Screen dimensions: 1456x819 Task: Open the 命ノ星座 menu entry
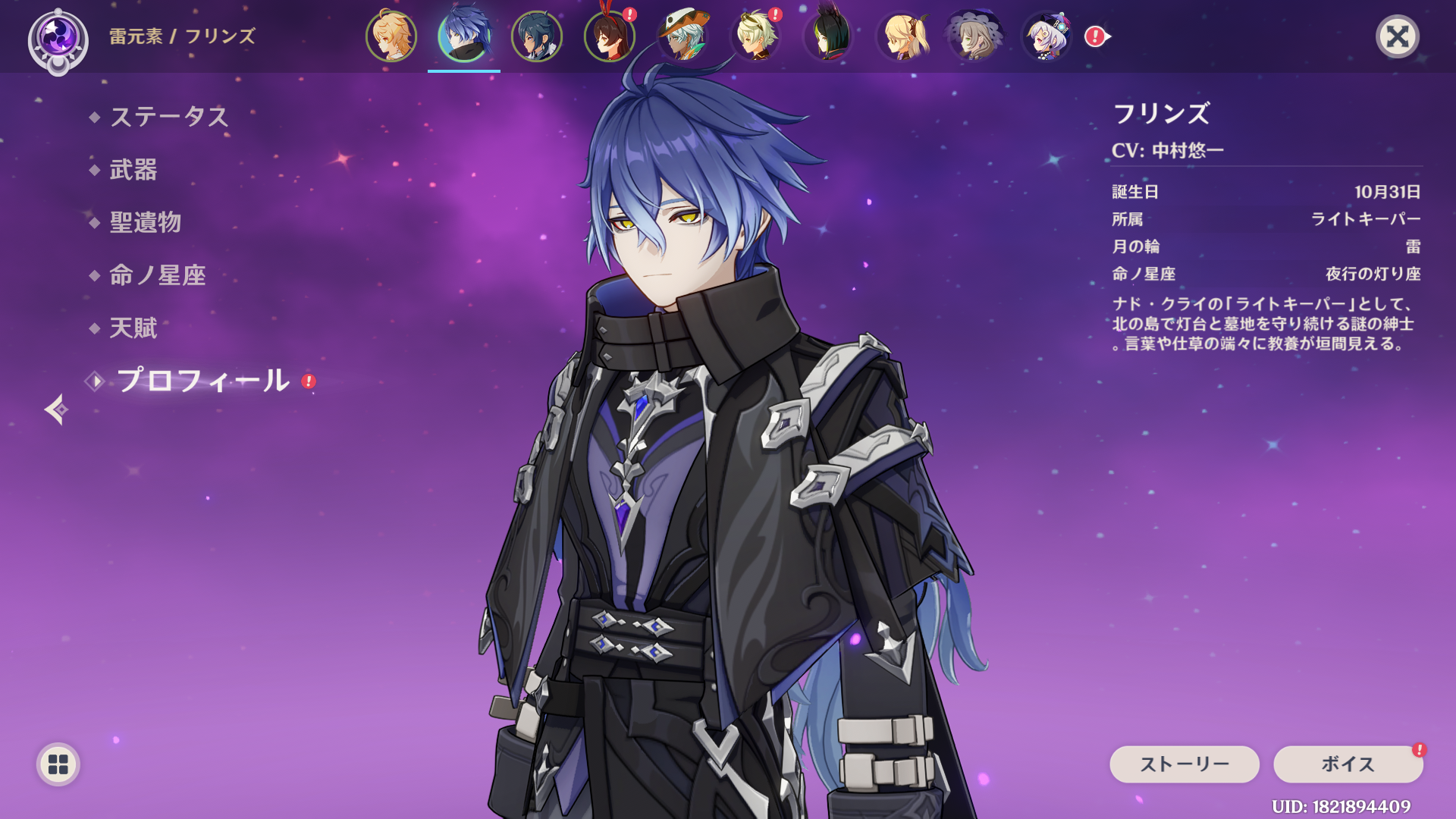(x=157, y=275)
